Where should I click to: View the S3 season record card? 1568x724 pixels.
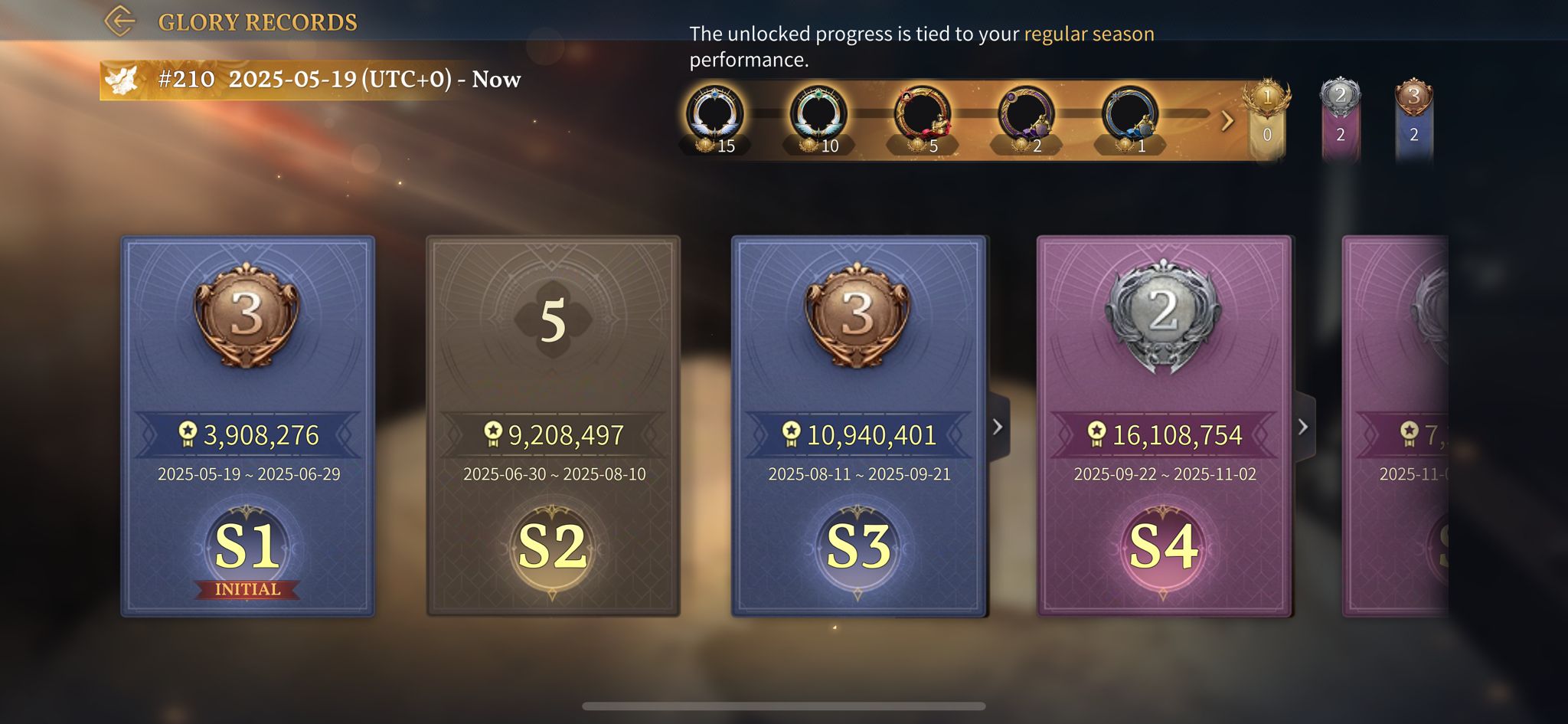point(858,425)
